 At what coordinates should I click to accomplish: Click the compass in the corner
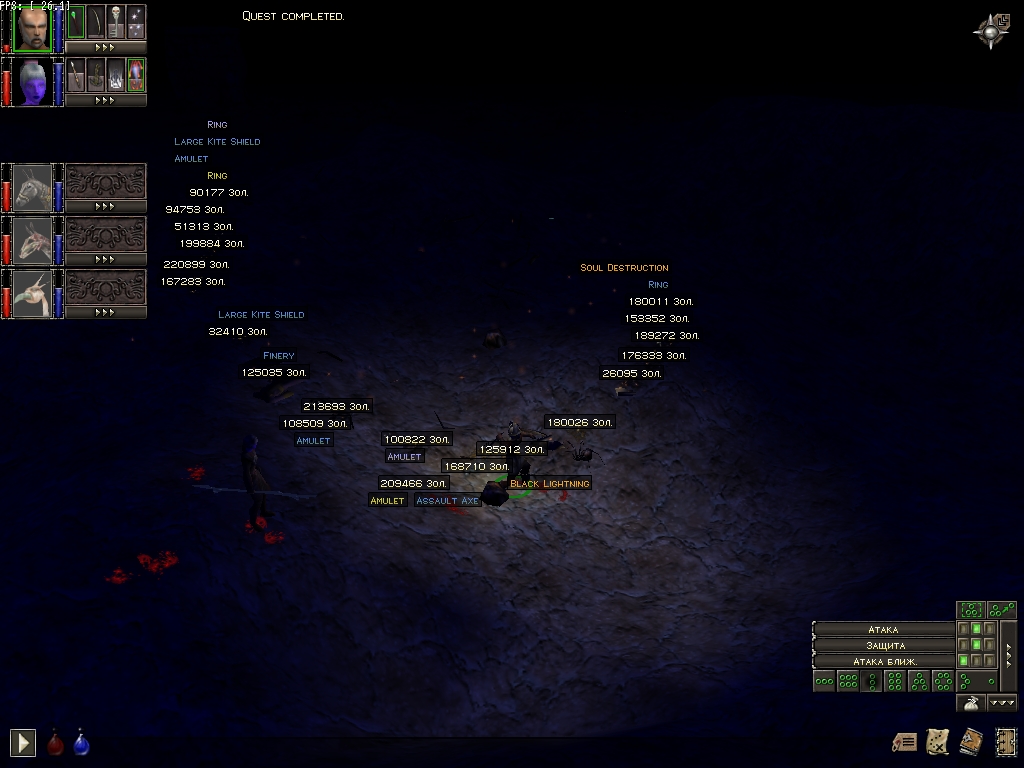point(990,30)
